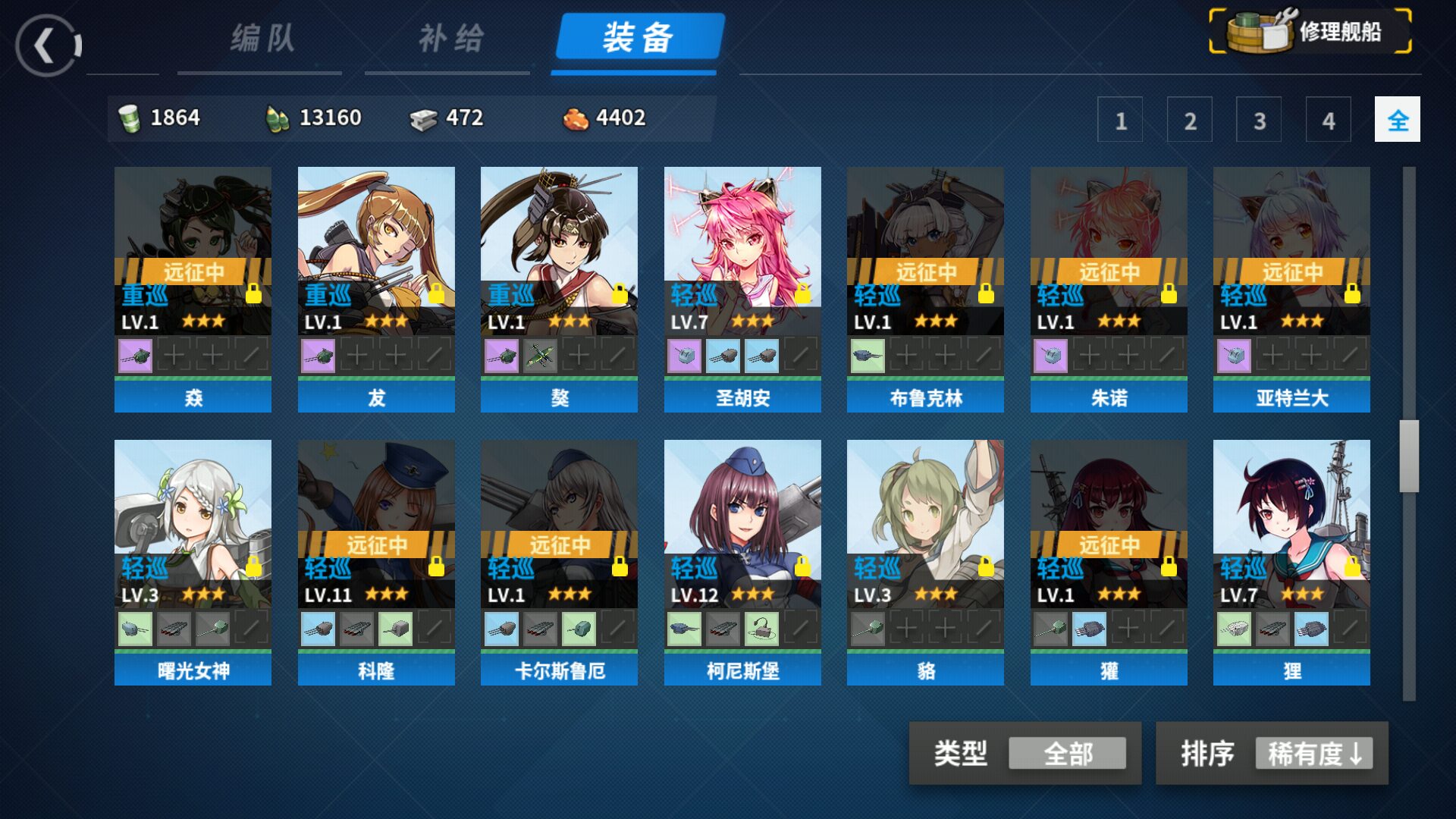Select fleet filter number 3
This screenshot has height=819, width=1456.
click(1259, 120)
